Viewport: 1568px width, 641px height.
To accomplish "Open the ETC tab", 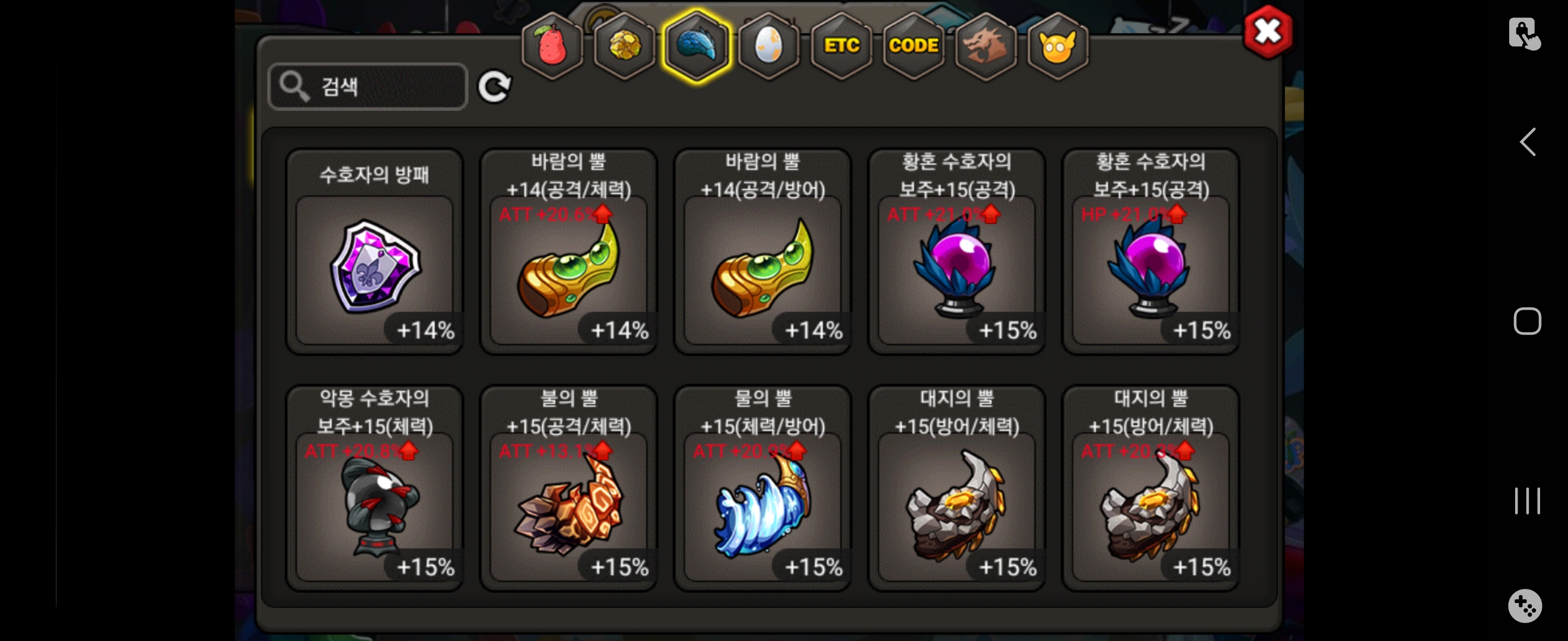I will pos(841,46).
